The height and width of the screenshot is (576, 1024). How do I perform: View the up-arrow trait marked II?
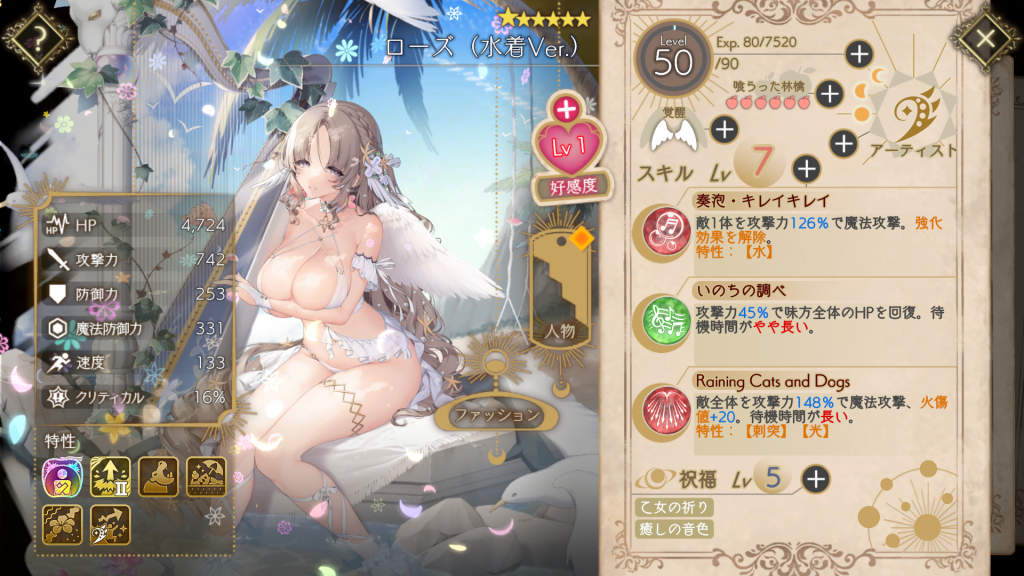click(110, 477)
